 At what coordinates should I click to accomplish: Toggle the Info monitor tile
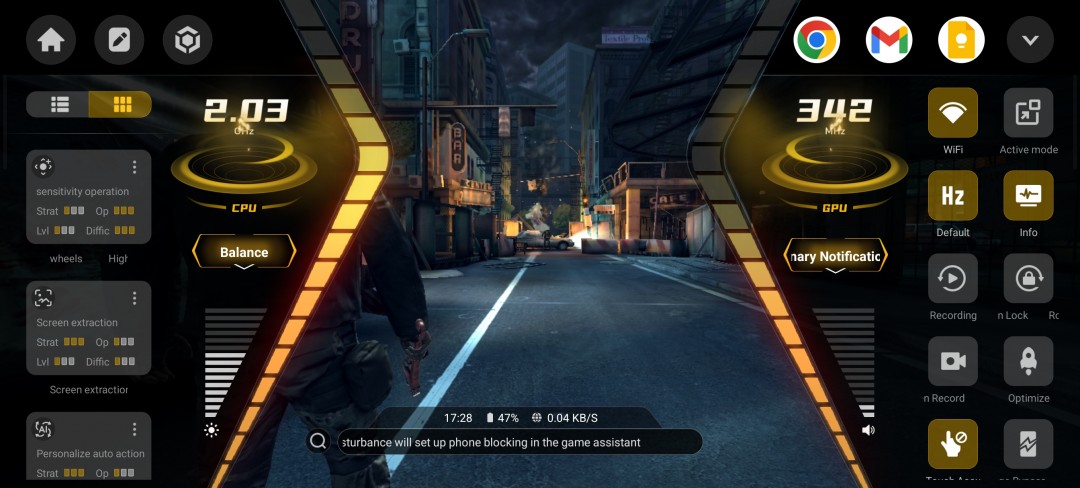pos(1028,196)
